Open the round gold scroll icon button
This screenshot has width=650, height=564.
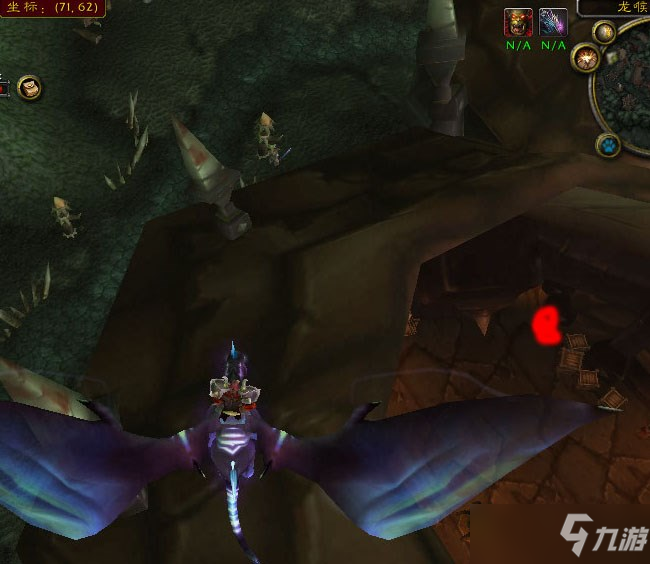[29, 88]
